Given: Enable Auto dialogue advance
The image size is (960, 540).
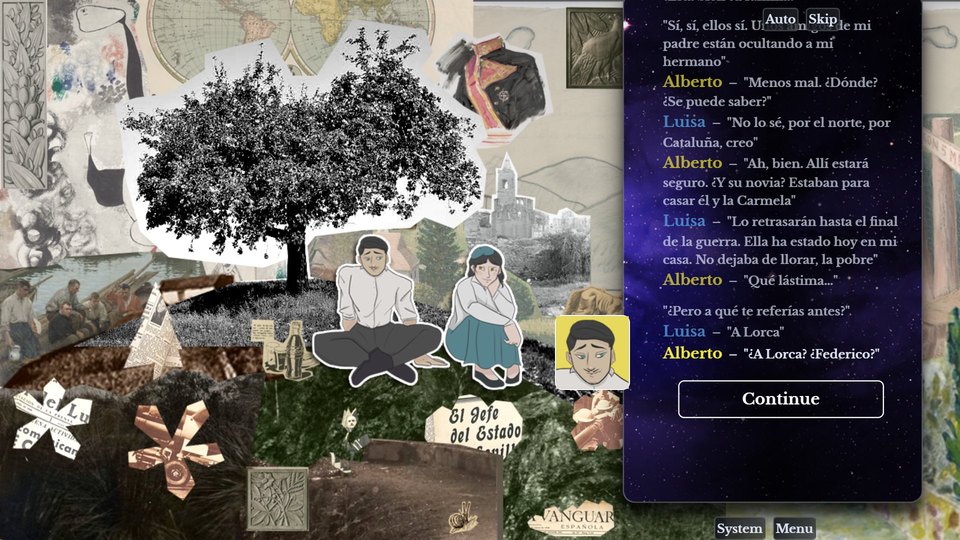Looking at the screenshot, I should pyautogui.click(x=780, y=19).
